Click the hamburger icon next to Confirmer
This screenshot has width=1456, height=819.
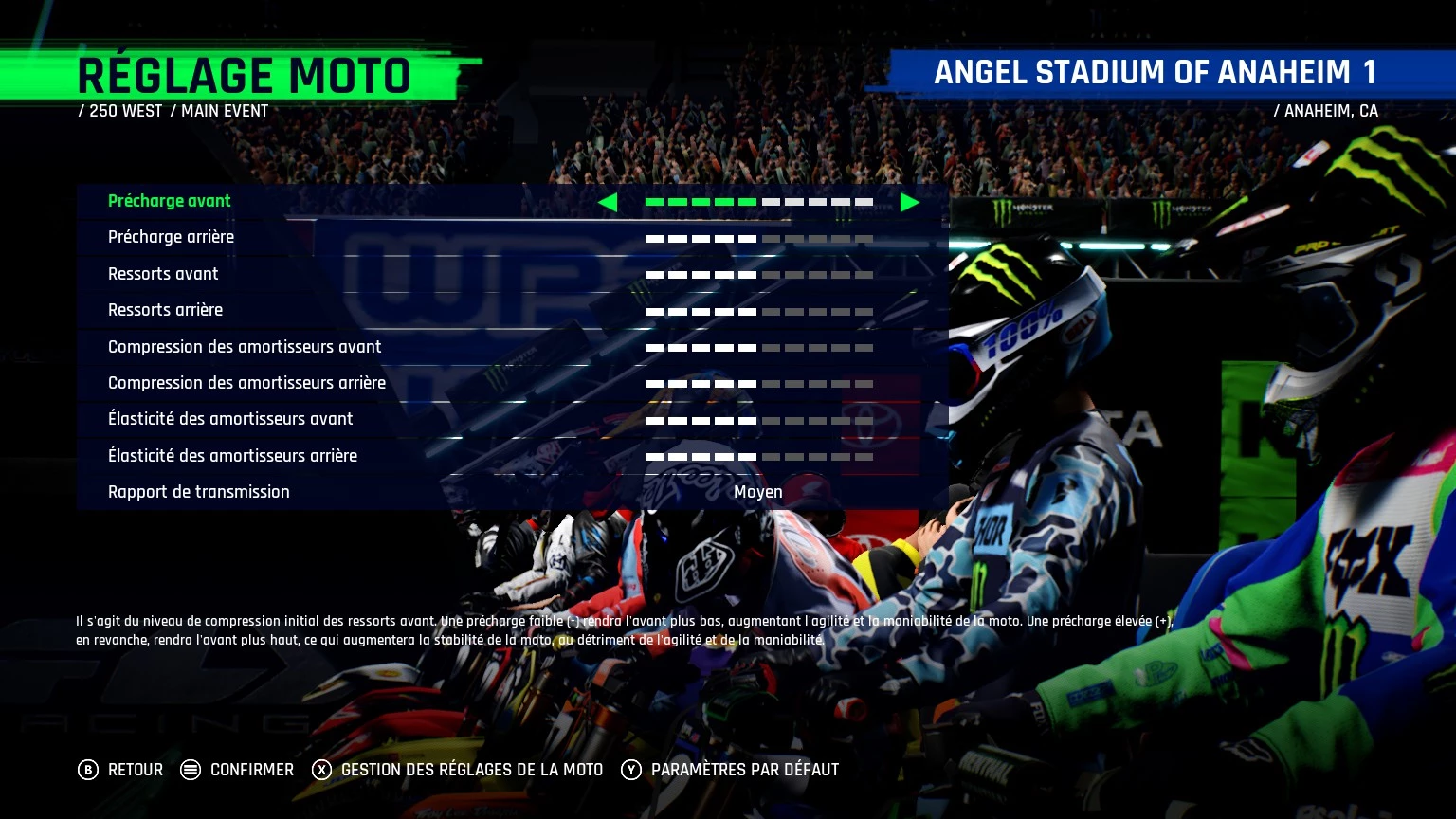tap(190, 771)
